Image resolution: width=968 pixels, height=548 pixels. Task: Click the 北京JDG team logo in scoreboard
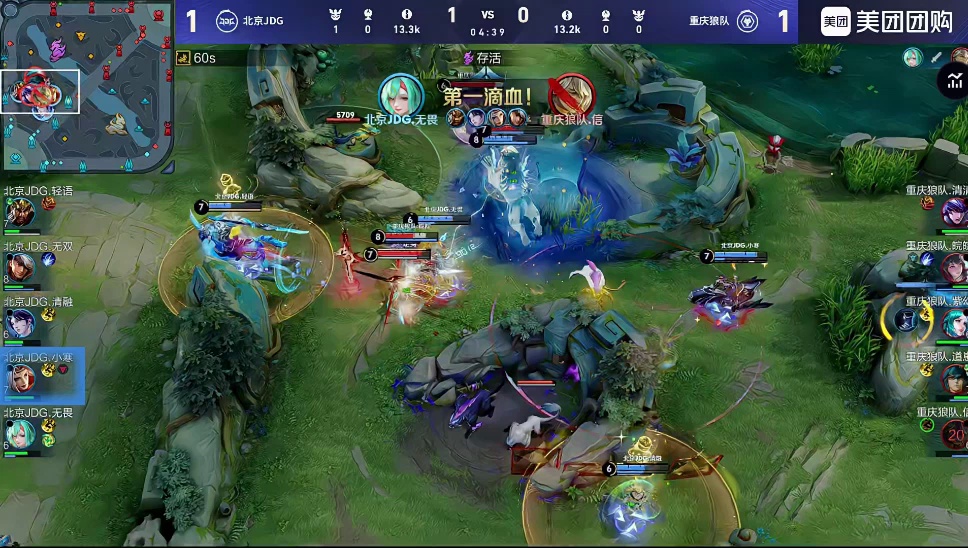coord(227,21)
